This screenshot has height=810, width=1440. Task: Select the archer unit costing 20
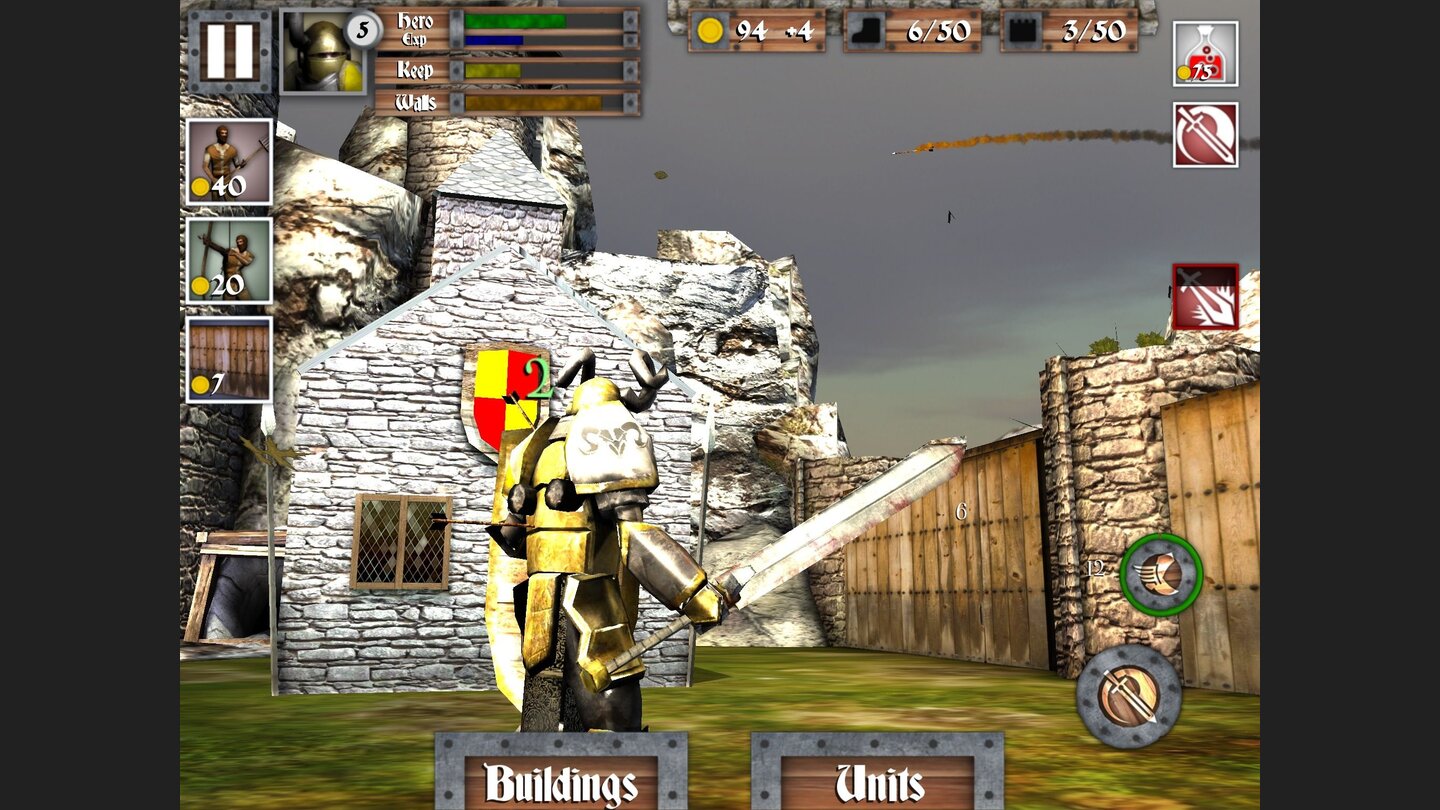pos(228,262)
